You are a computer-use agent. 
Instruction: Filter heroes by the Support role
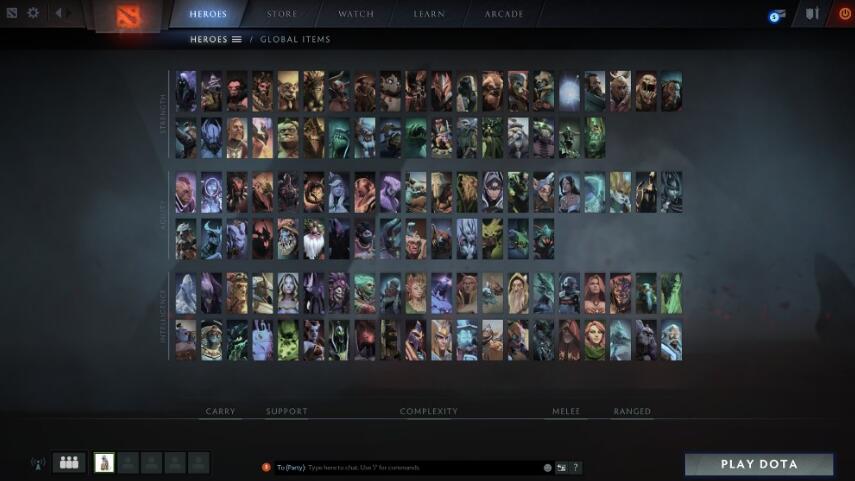tap(287, 411)
